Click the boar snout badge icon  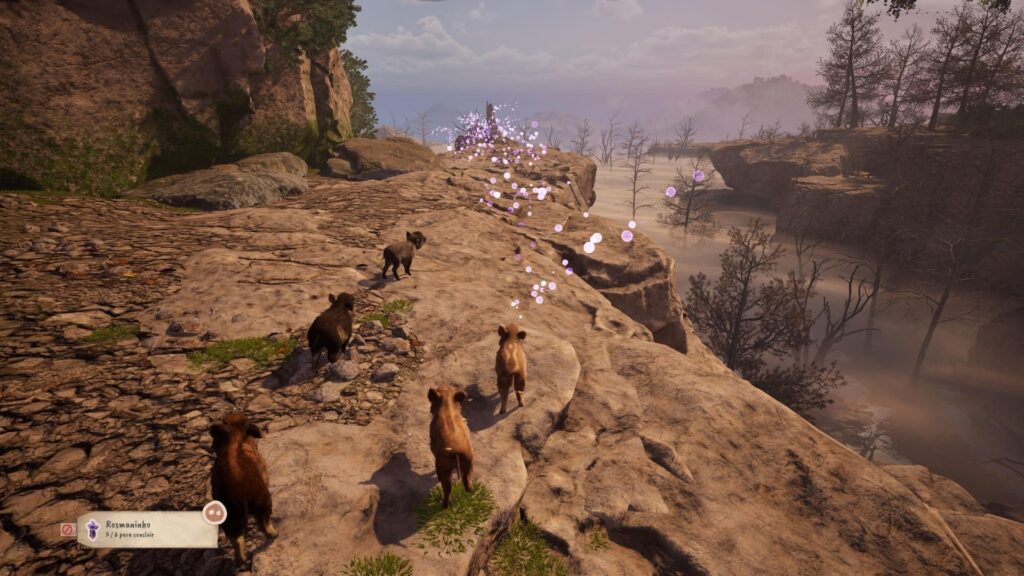click(214, 513)
